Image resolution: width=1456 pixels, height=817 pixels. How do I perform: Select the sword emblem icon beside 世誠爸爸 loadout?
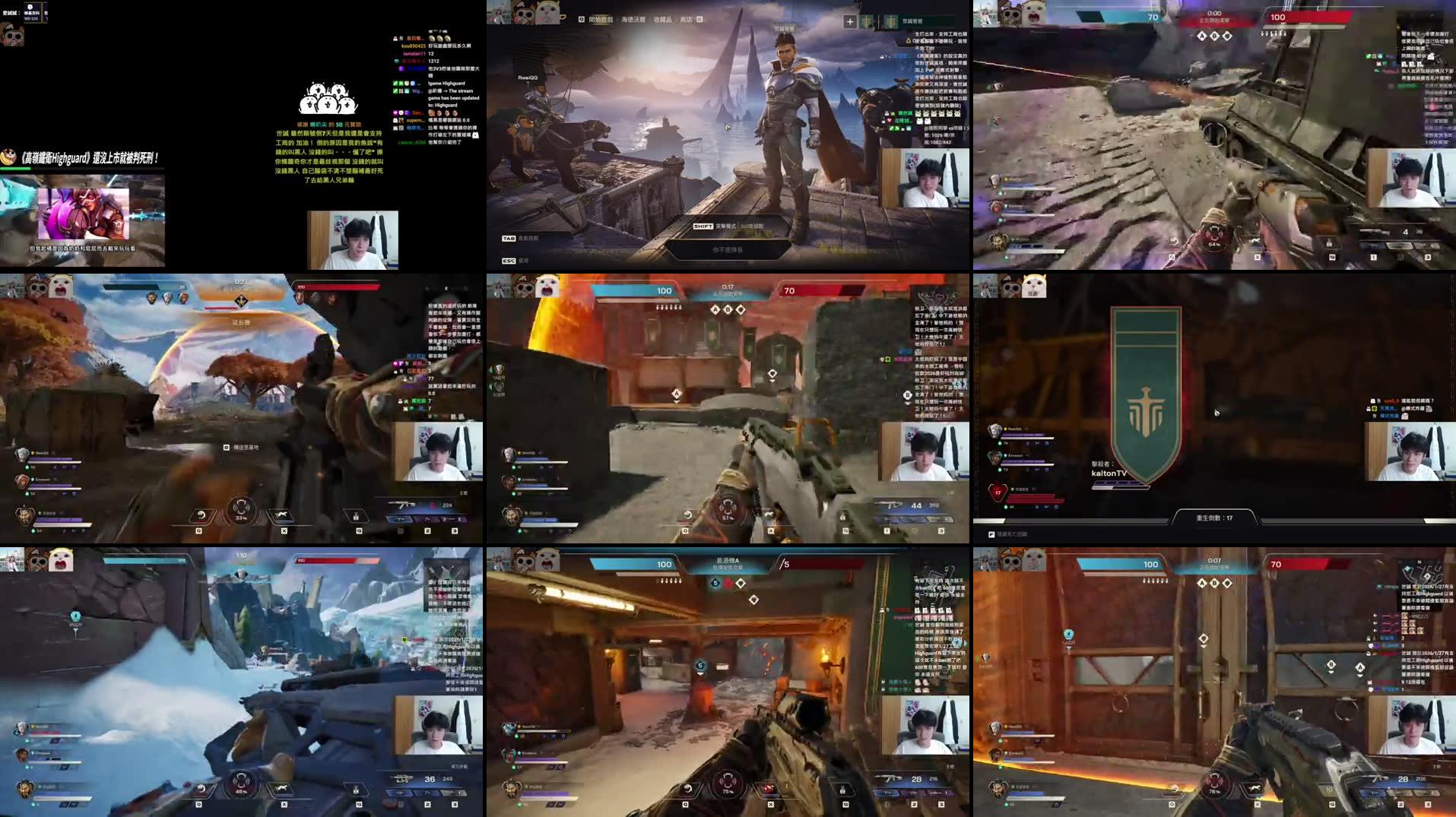891,21
